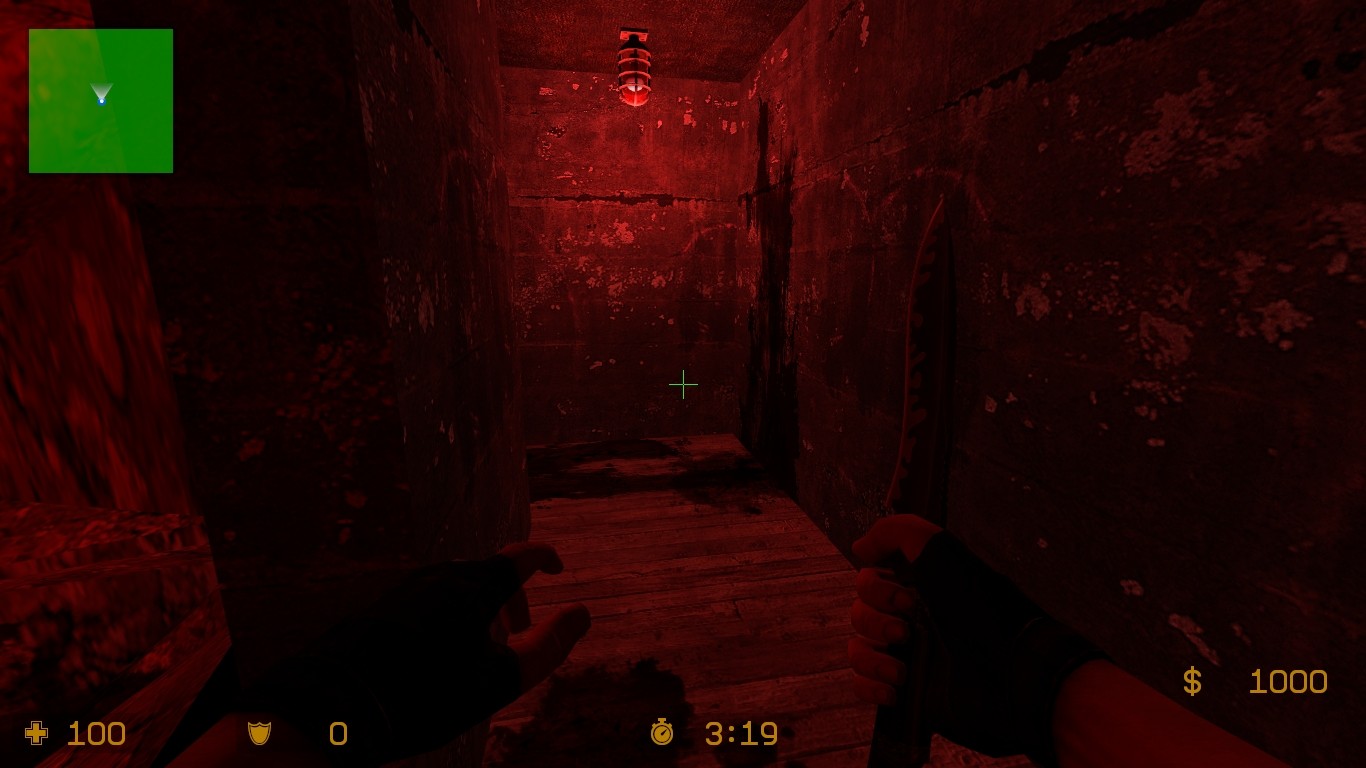The width and height of the screenshot is (1366, 768).
Task: Click the 1000 money value
Action: pos(1288,682)
